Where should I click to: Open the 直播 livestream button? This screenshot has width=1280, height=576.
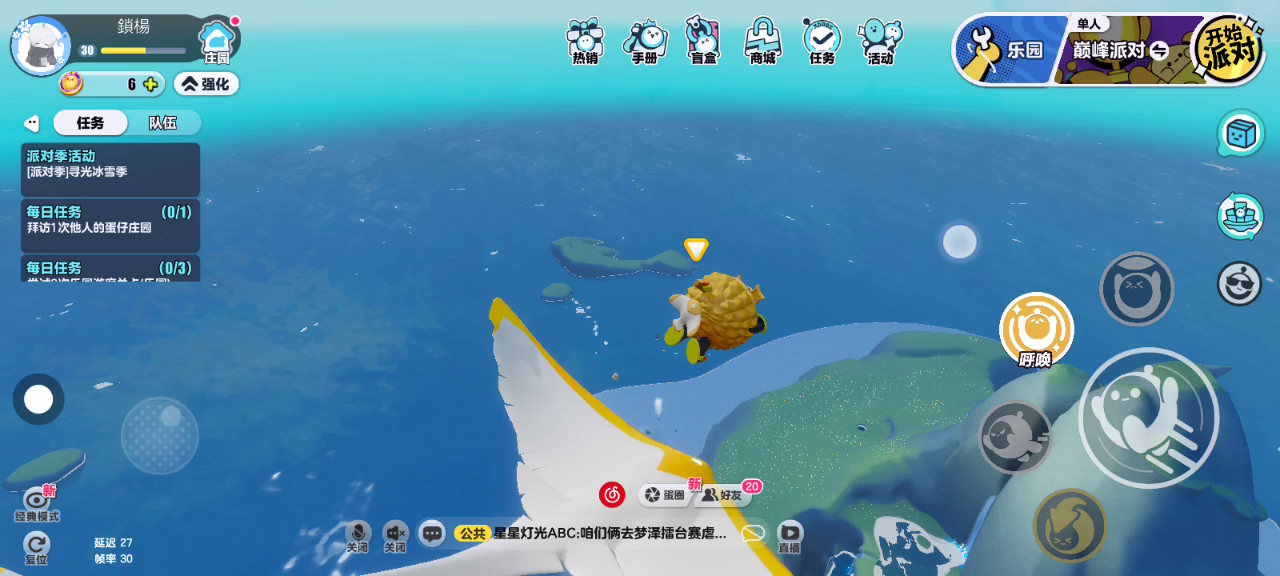[x=789, y=535]
